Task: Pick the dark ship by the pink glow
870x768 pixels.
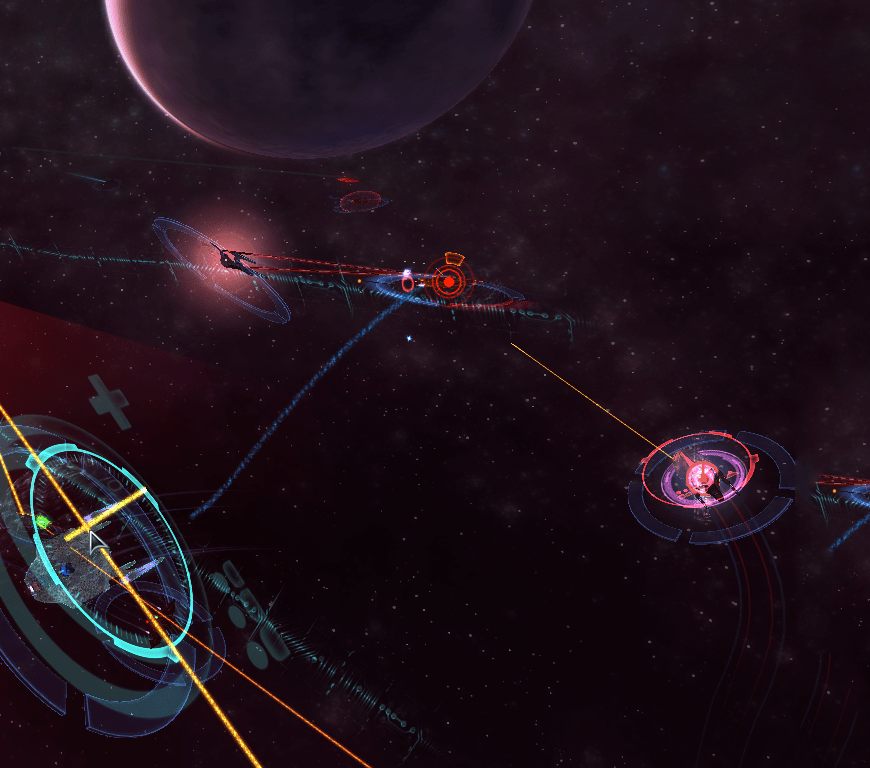Action: point(237,260)
